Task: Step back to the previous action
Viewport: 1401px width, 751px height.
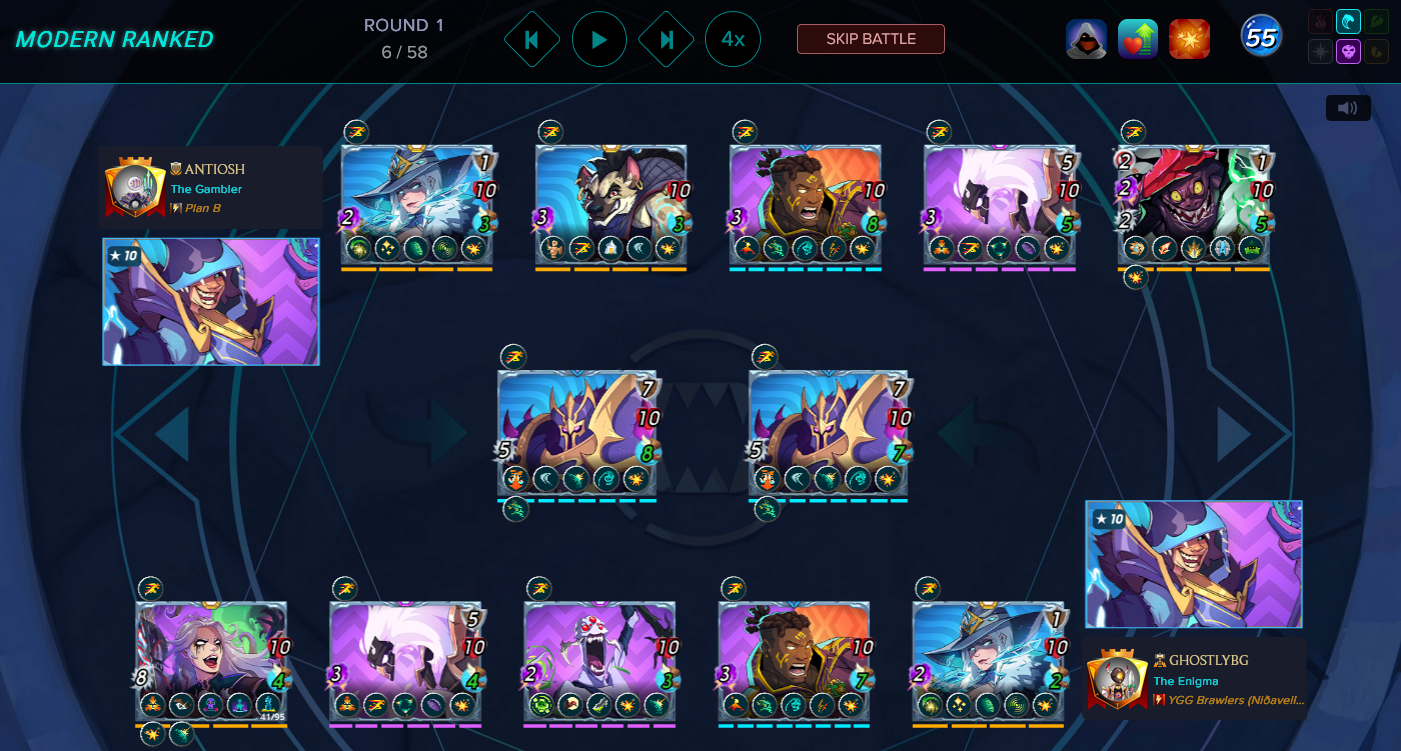Action: pyautogui.click(x=532, y=40)
